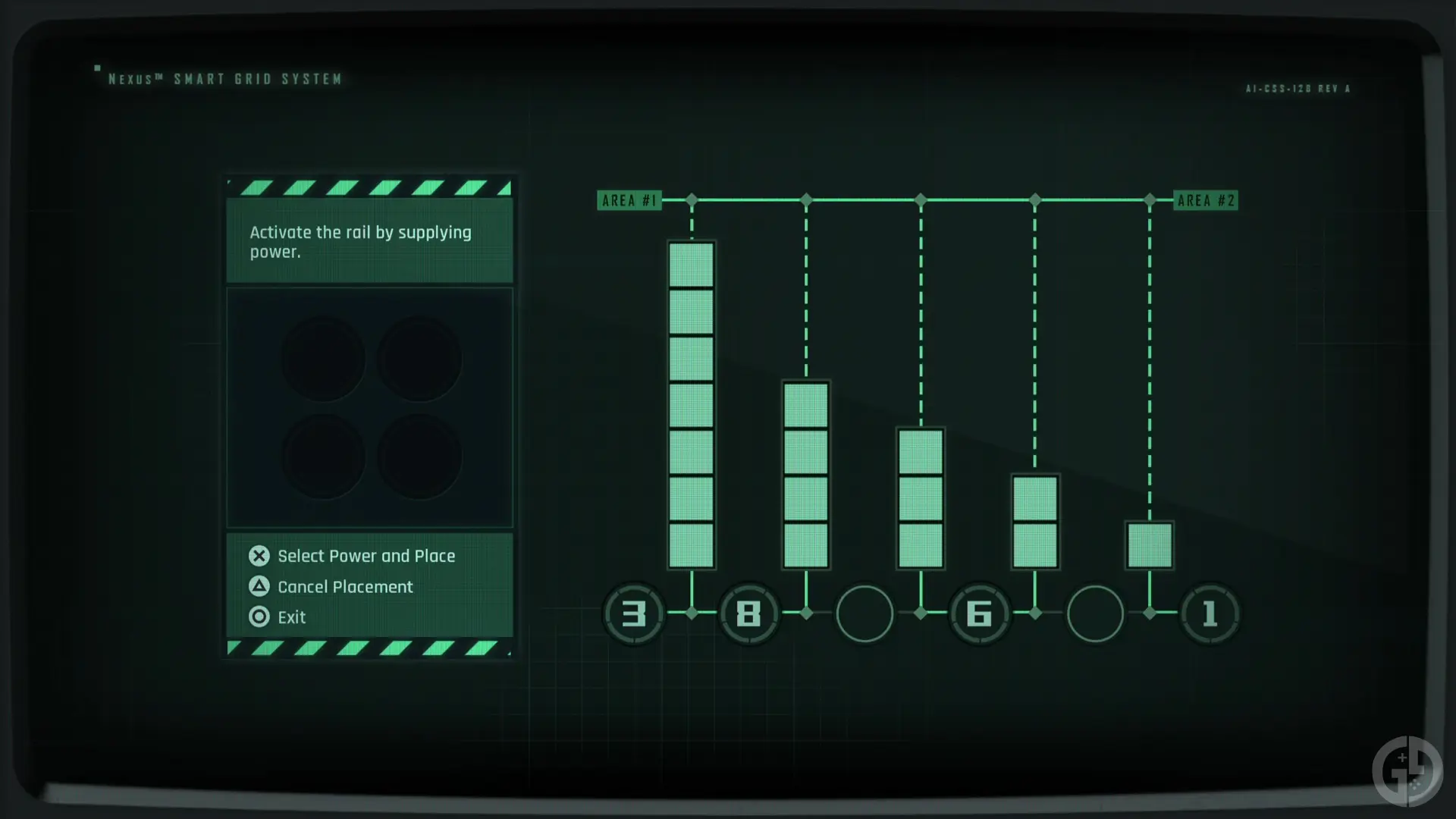
Task: Click the AI-CSS-128 REV A label
Action: pos(1297,89)
